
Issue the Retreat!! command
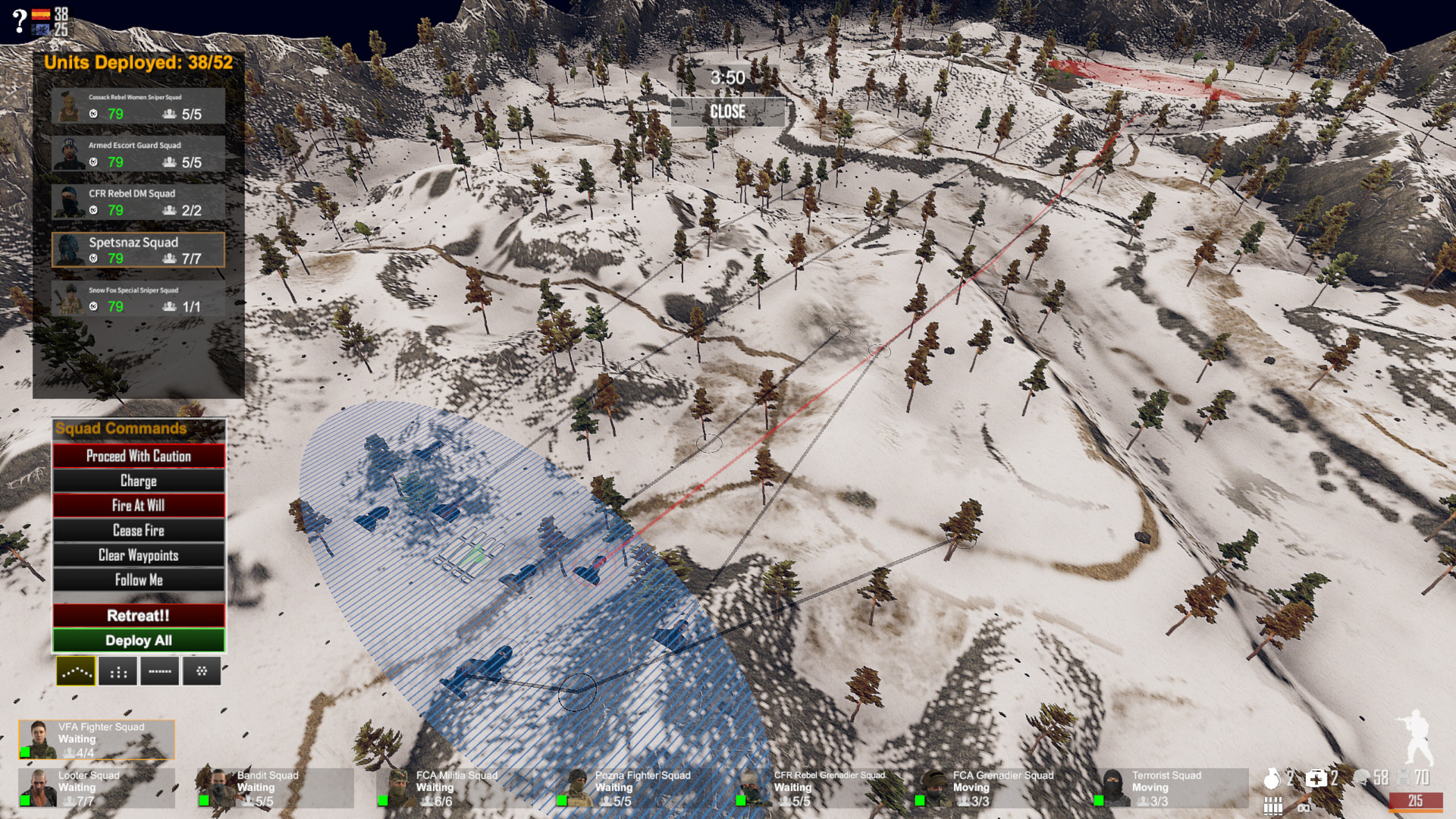point(138,616)
